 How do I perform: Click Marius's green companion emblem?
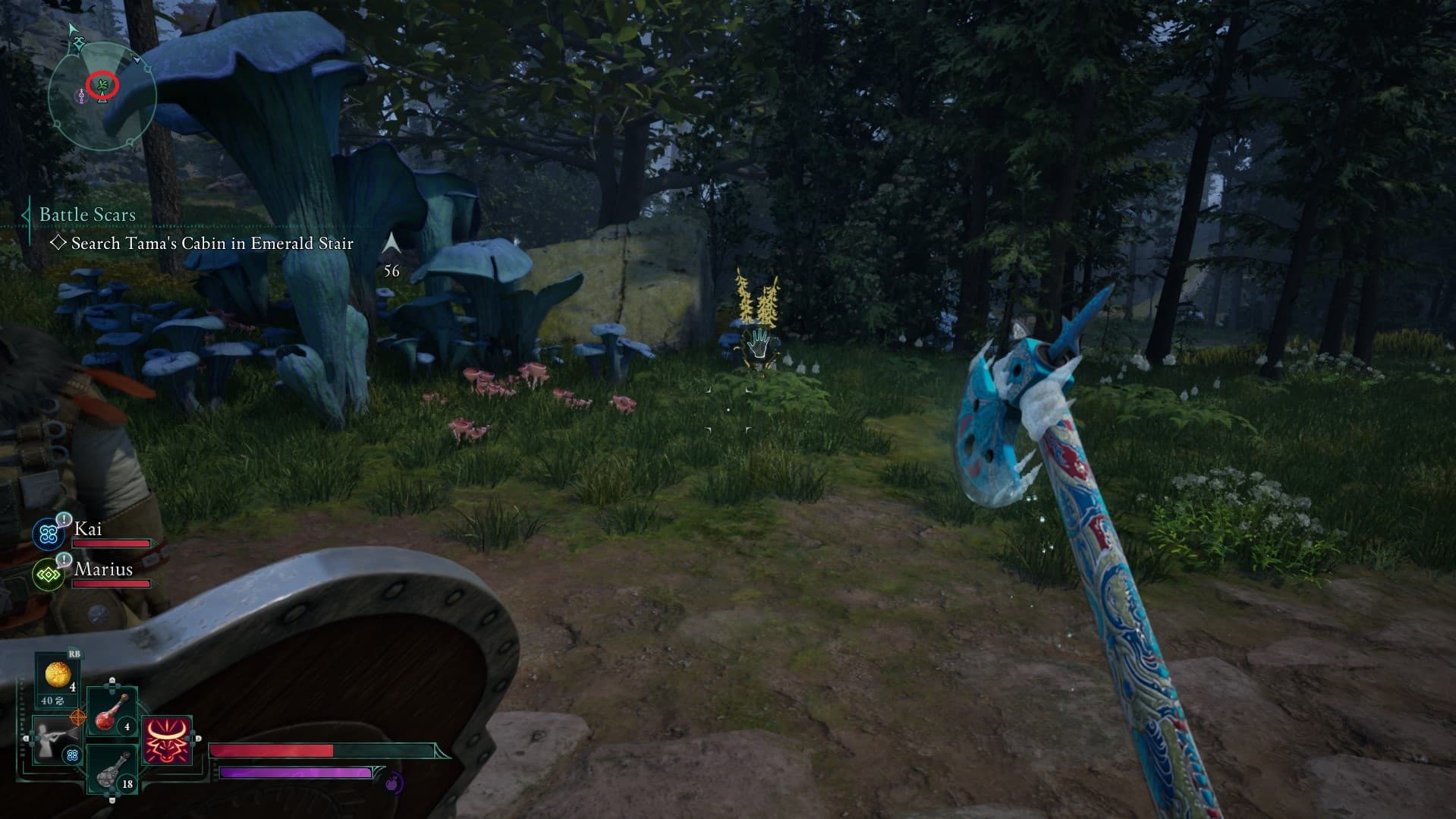(49, 574)
